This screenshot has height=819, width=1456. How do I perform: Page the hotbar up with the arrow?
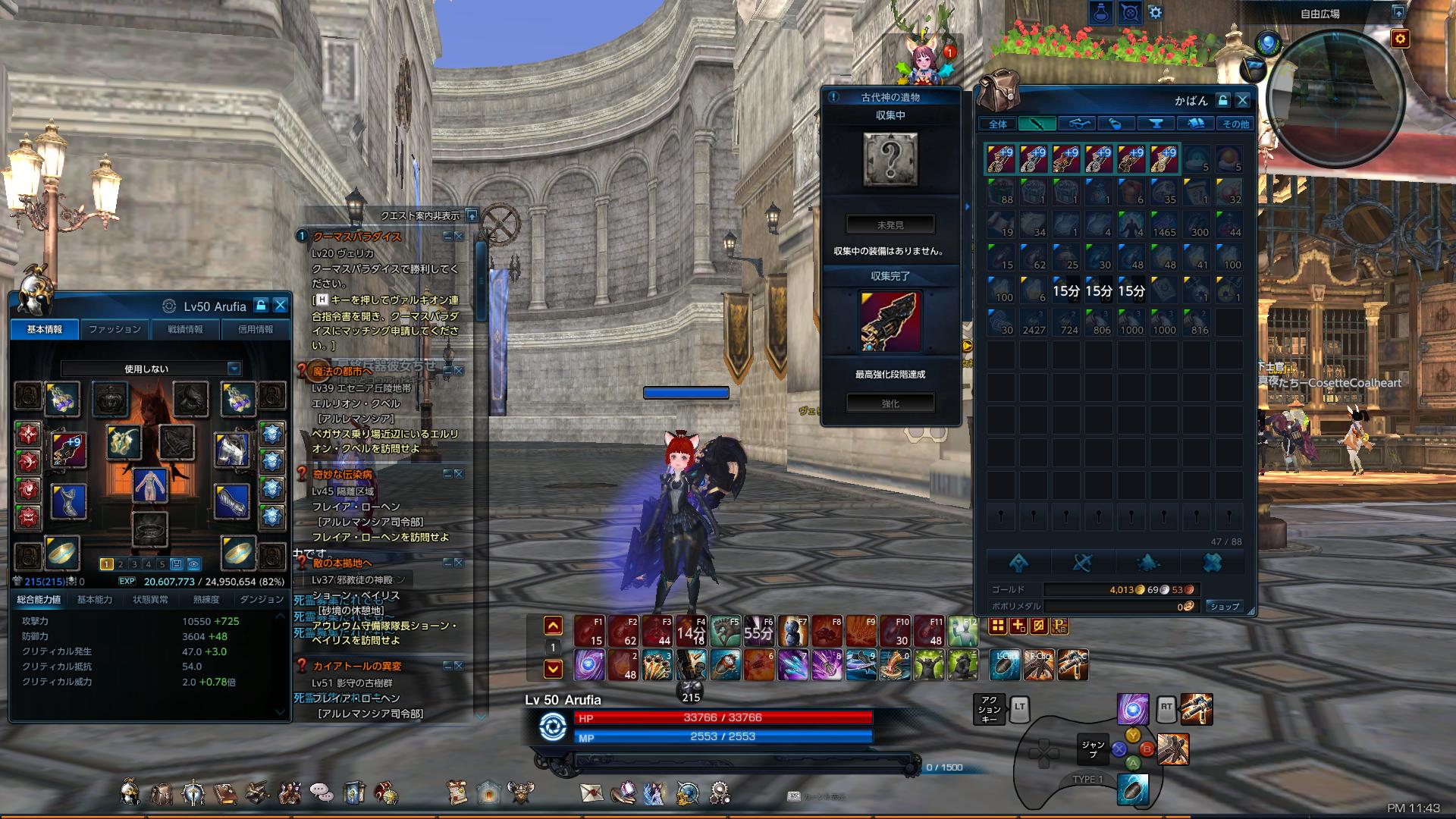pos(553,626)
